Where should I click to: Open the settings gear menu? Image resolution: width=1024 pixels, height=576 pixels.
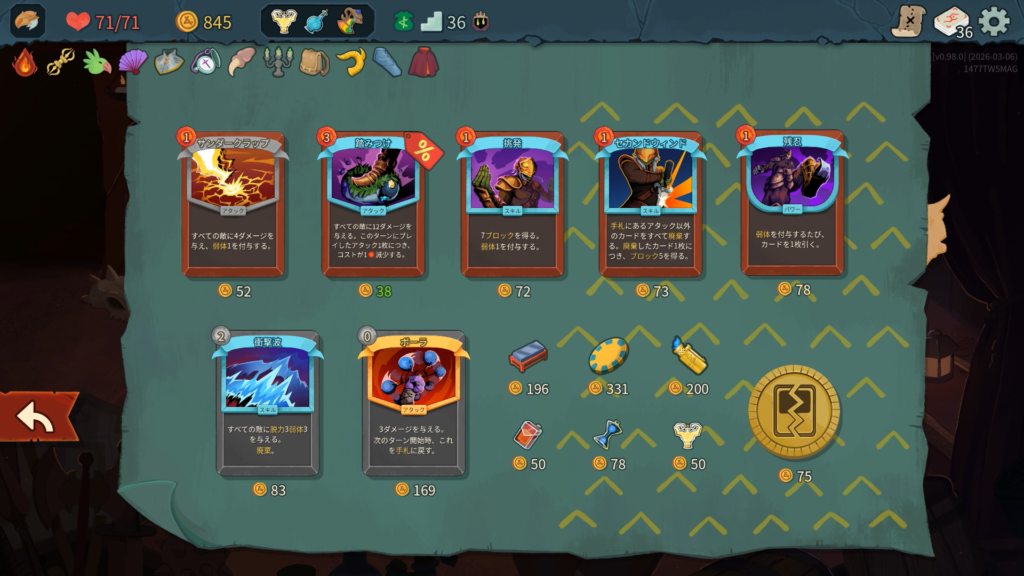pyautogui.click(x=993, y=21)
